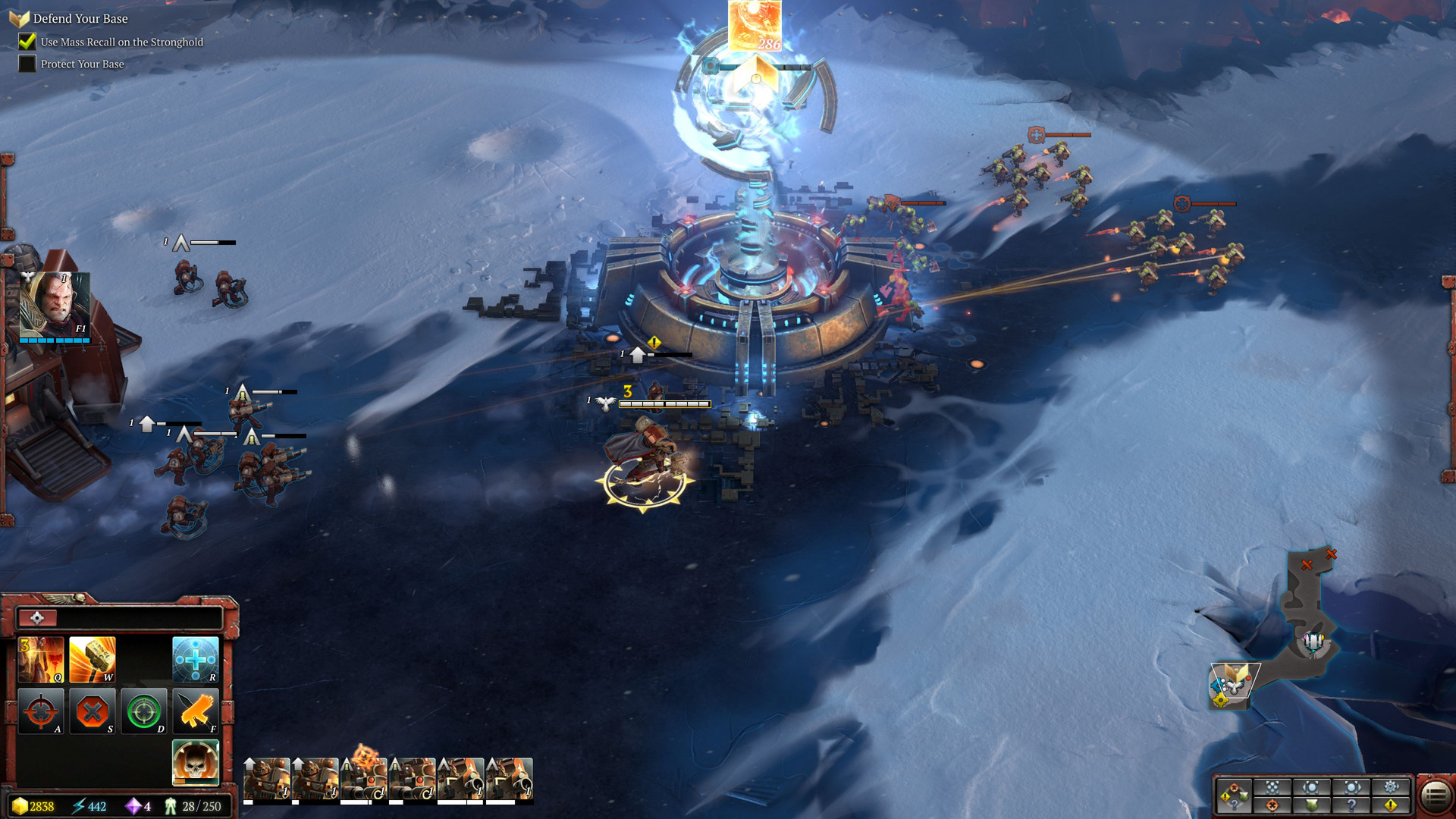This screenshot has width=1456, height=819.
Task: Select Gabriel Angelos hero portrait
Action: (55, 305)
